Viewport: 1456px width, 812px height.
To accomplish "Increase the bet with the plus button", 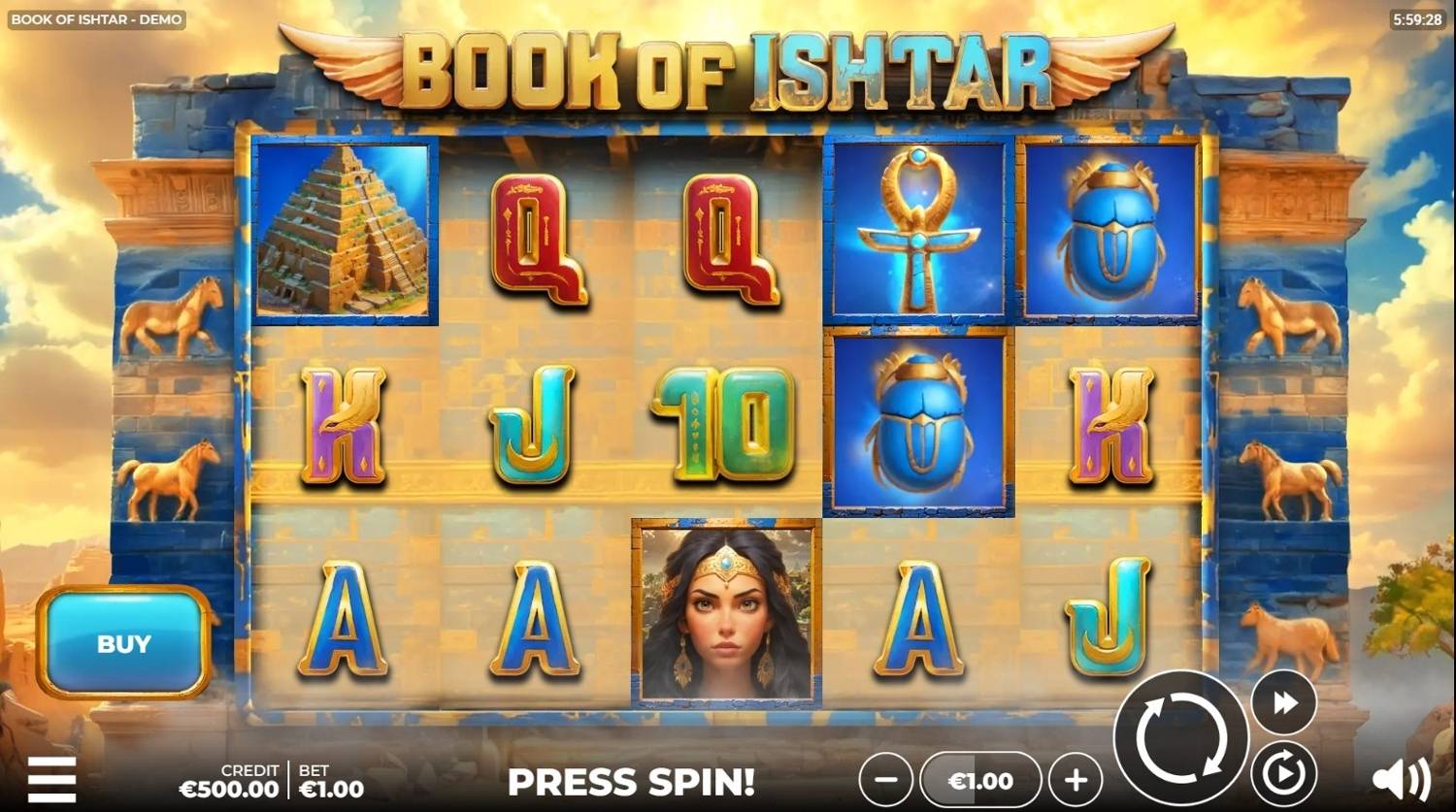I will point(1073,779).
